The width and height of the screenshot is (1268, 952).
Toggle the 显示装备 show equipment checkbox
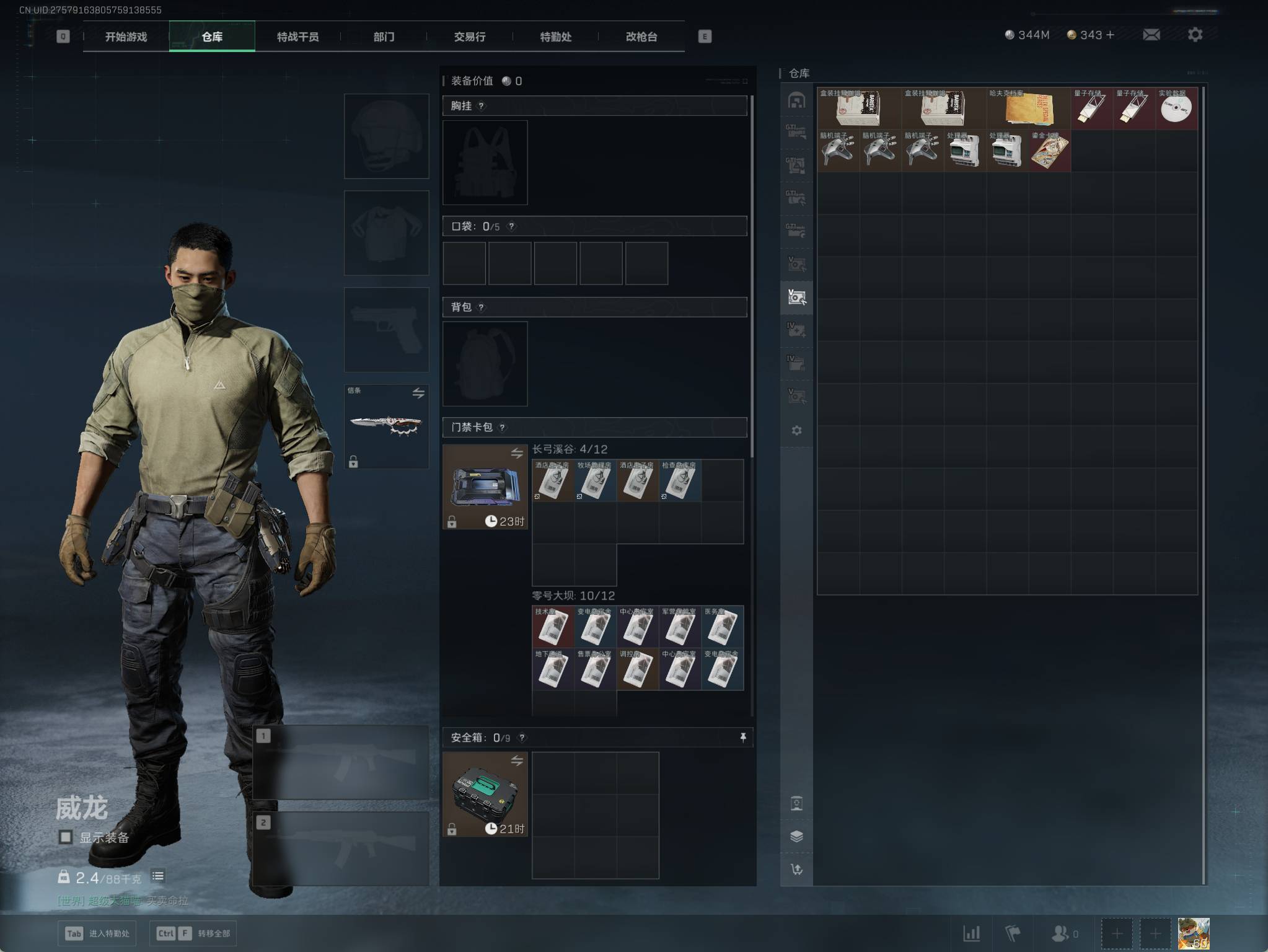(66, 837)
